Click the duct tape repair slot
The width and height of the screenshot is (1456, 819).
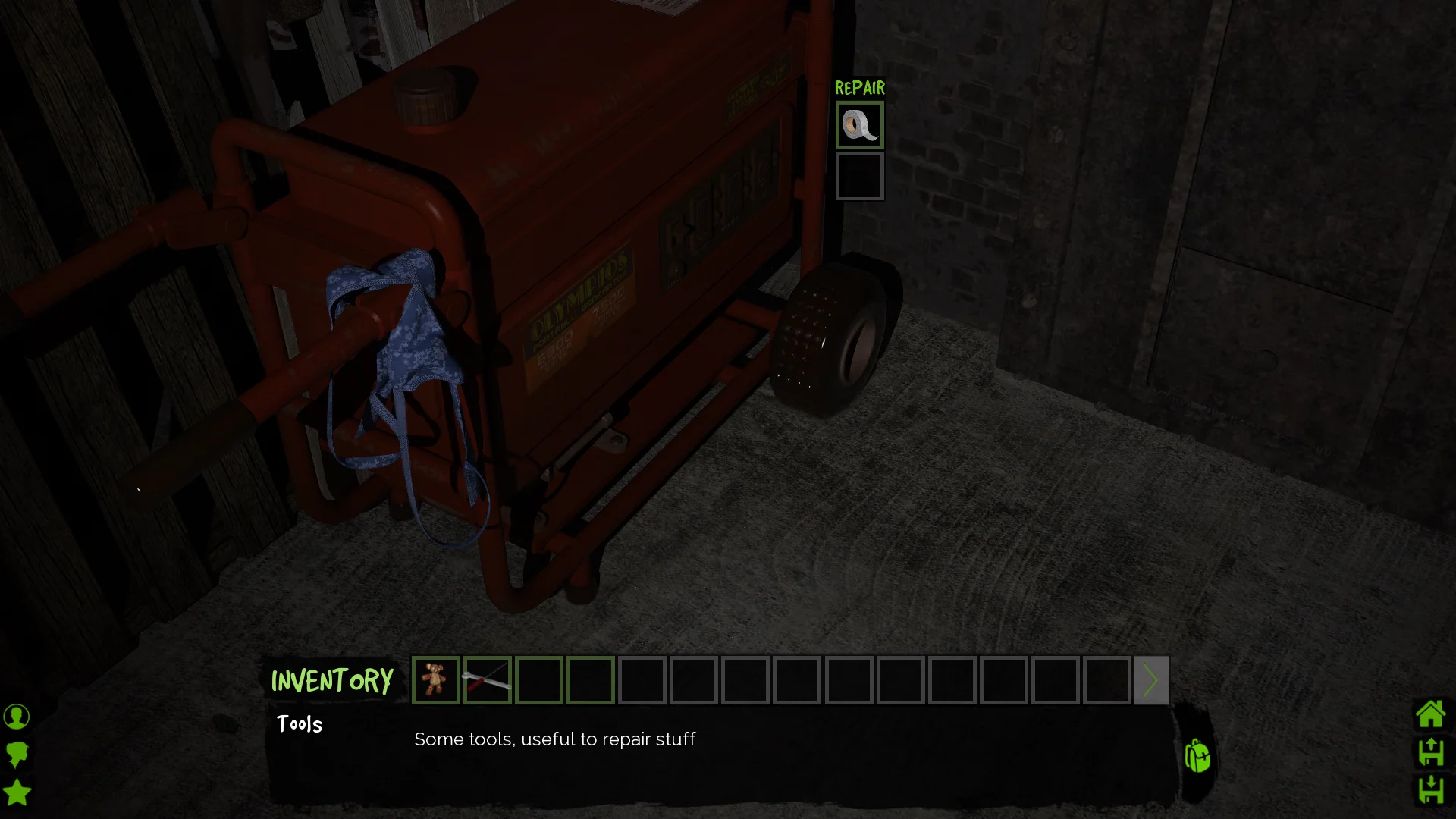coord(859,125)
